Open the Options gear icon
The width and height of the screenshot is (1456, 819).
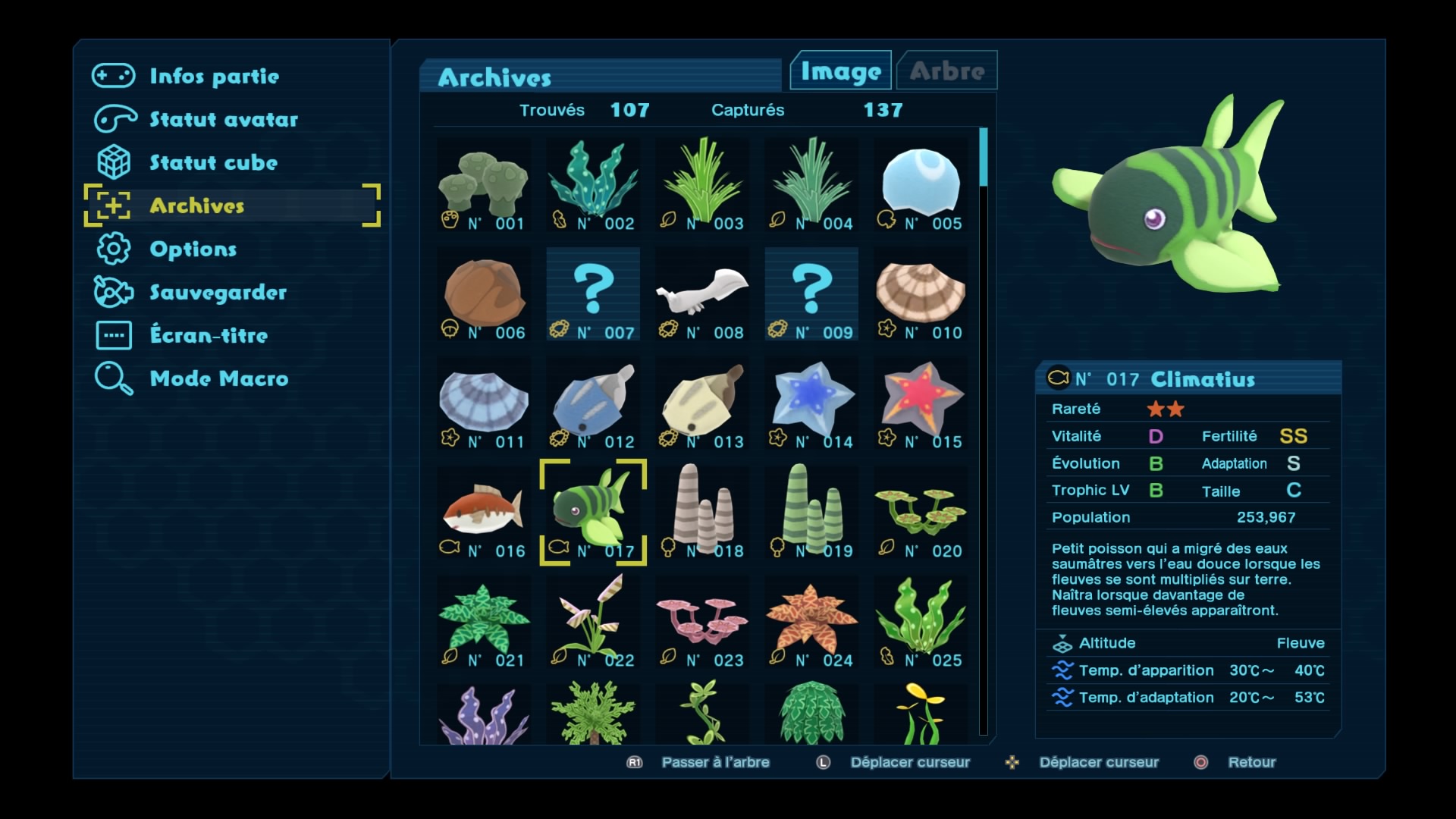click(x=112, y=249)
